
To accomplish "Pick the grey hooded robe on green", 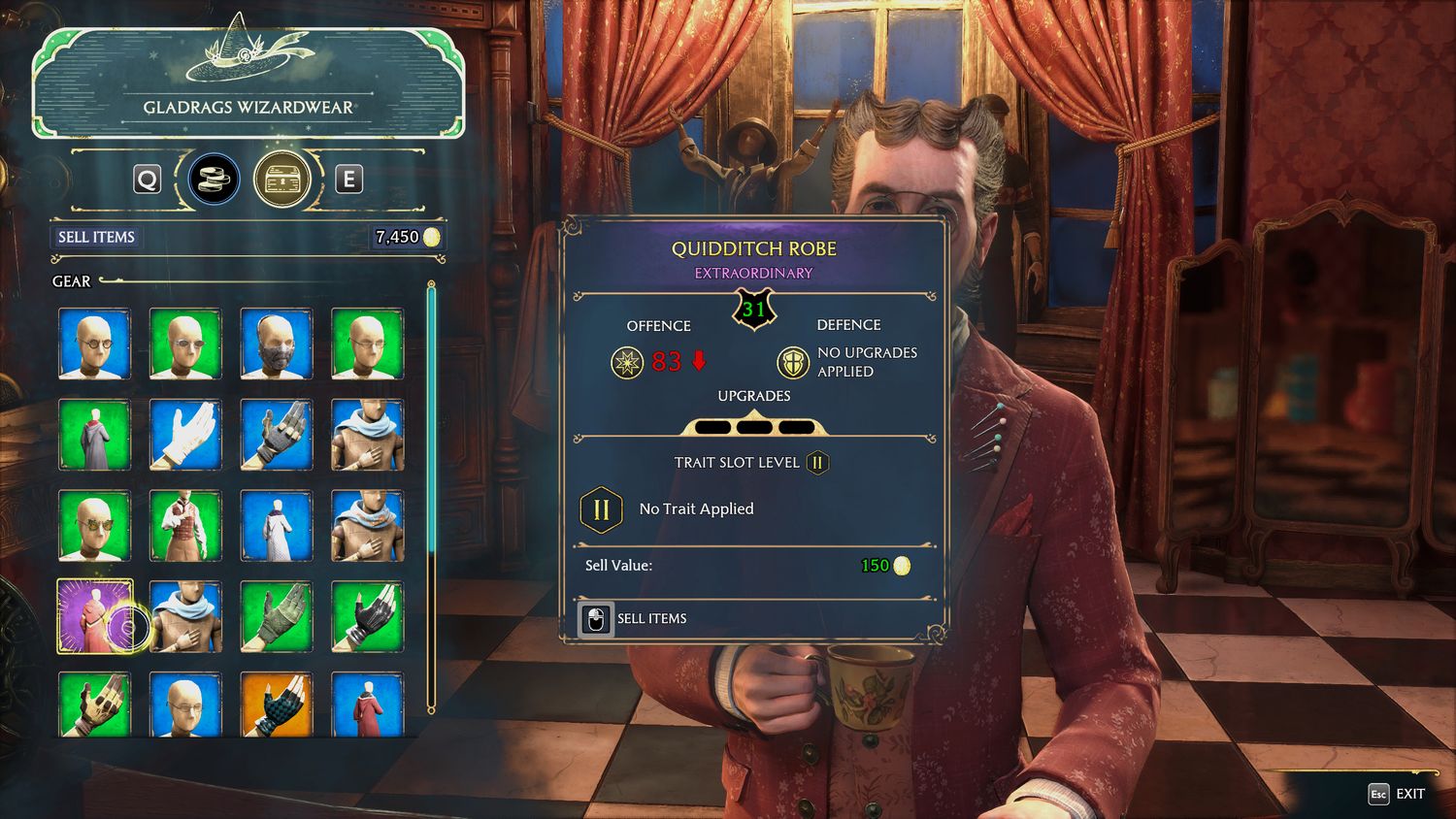I will point(94,435).
